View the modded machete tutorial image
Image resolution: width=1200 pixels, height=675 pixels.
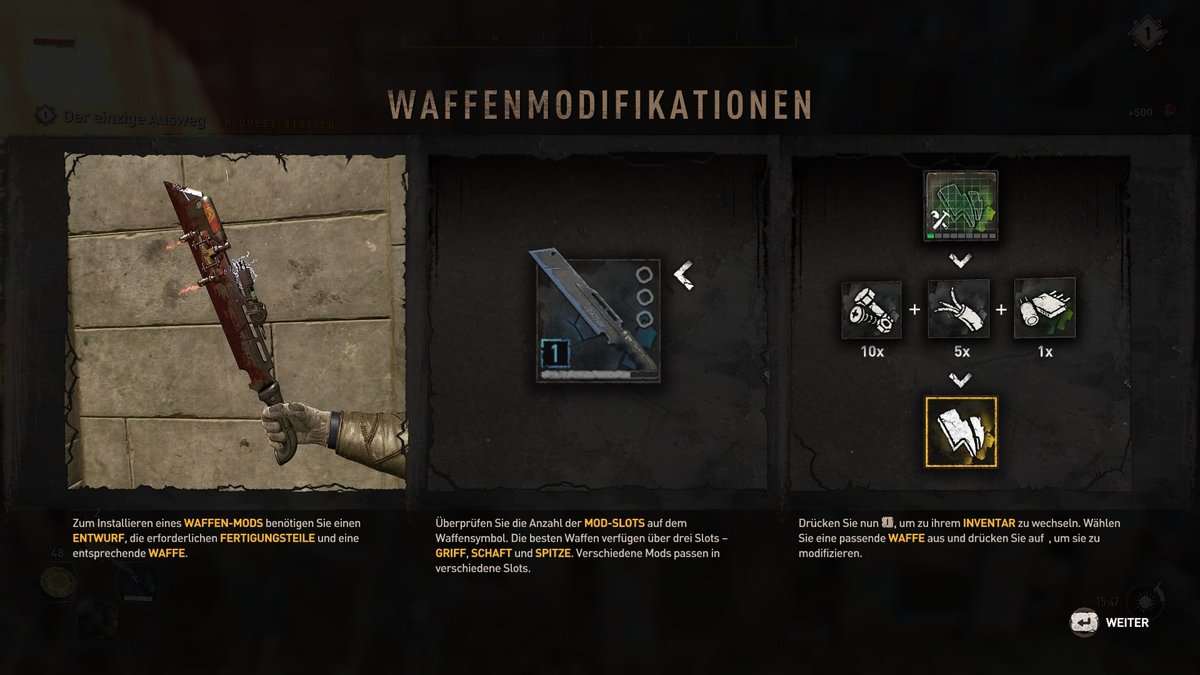click(x=236, y=320)
